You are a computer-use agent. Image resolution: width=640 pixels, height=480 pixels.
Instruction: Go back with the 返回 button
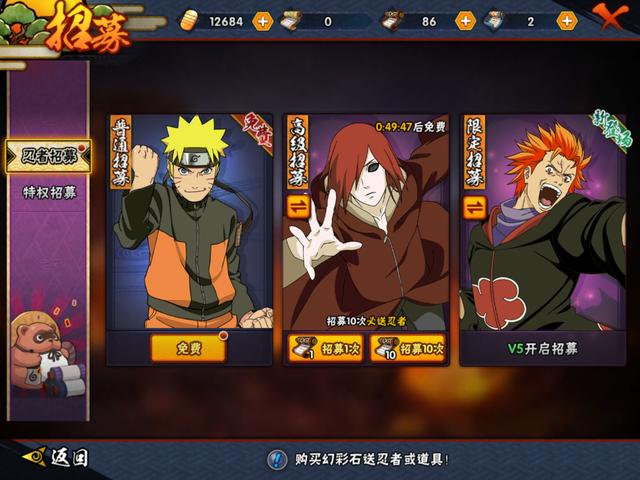click(x=58, y=458)
